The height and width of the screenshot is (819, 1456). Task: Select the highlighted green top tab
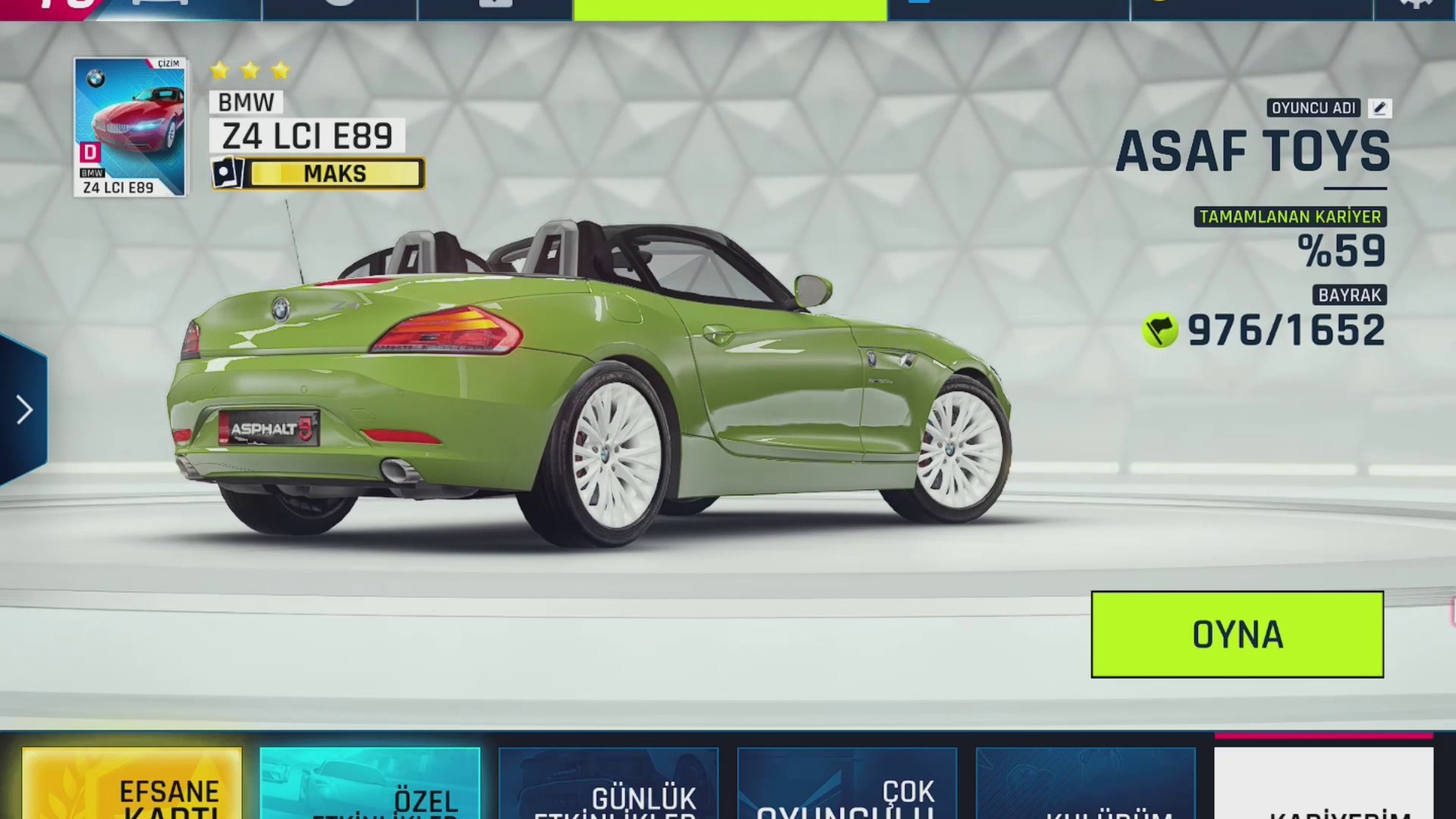(x=730, y=9)
